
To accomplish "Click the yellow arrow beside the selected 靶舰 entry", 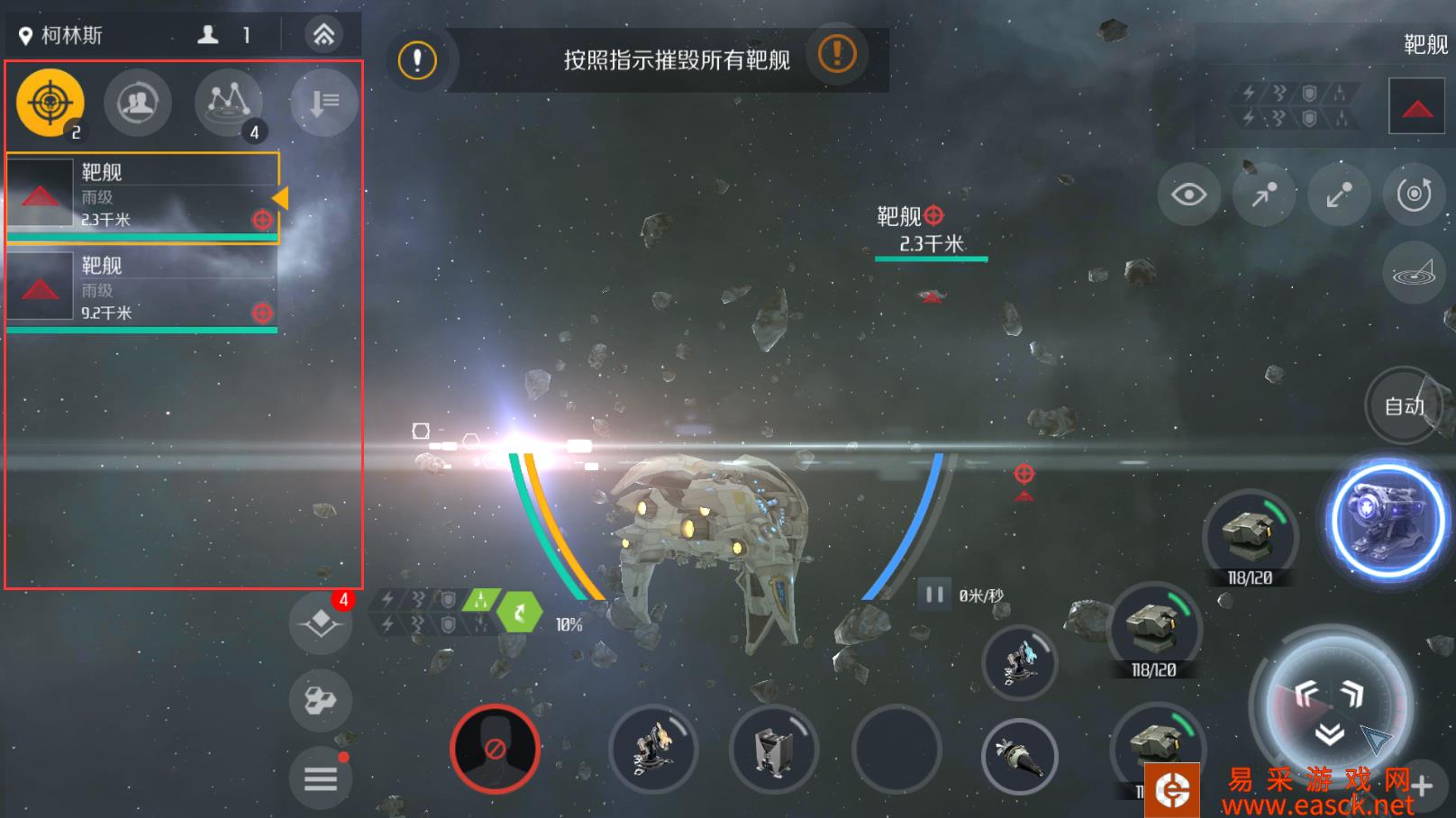I will pos(280,196).
